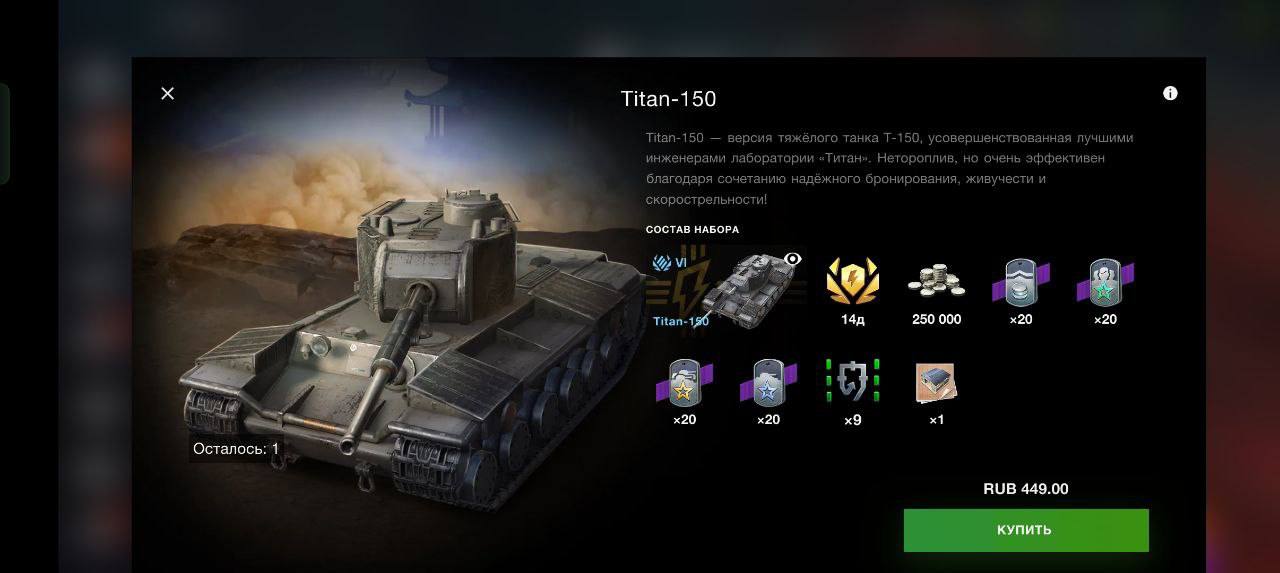Select the 250 000 credits coin pile
Image resolution: width=1280 pixels, height=573 pixels.
(x=936, y=281)
